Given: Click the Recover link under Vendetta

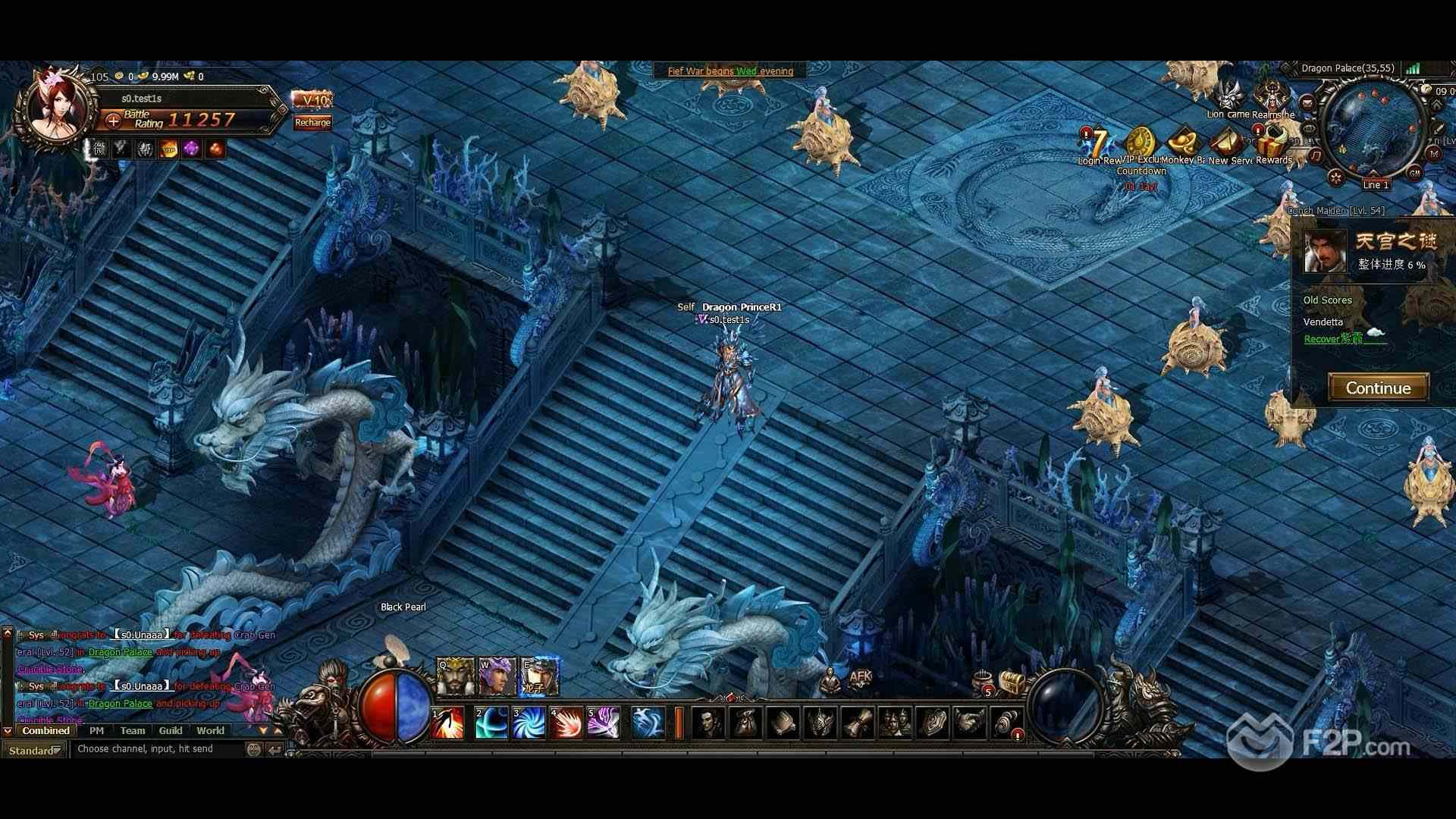Looking at the screenshot, I should click(1323, 339).
